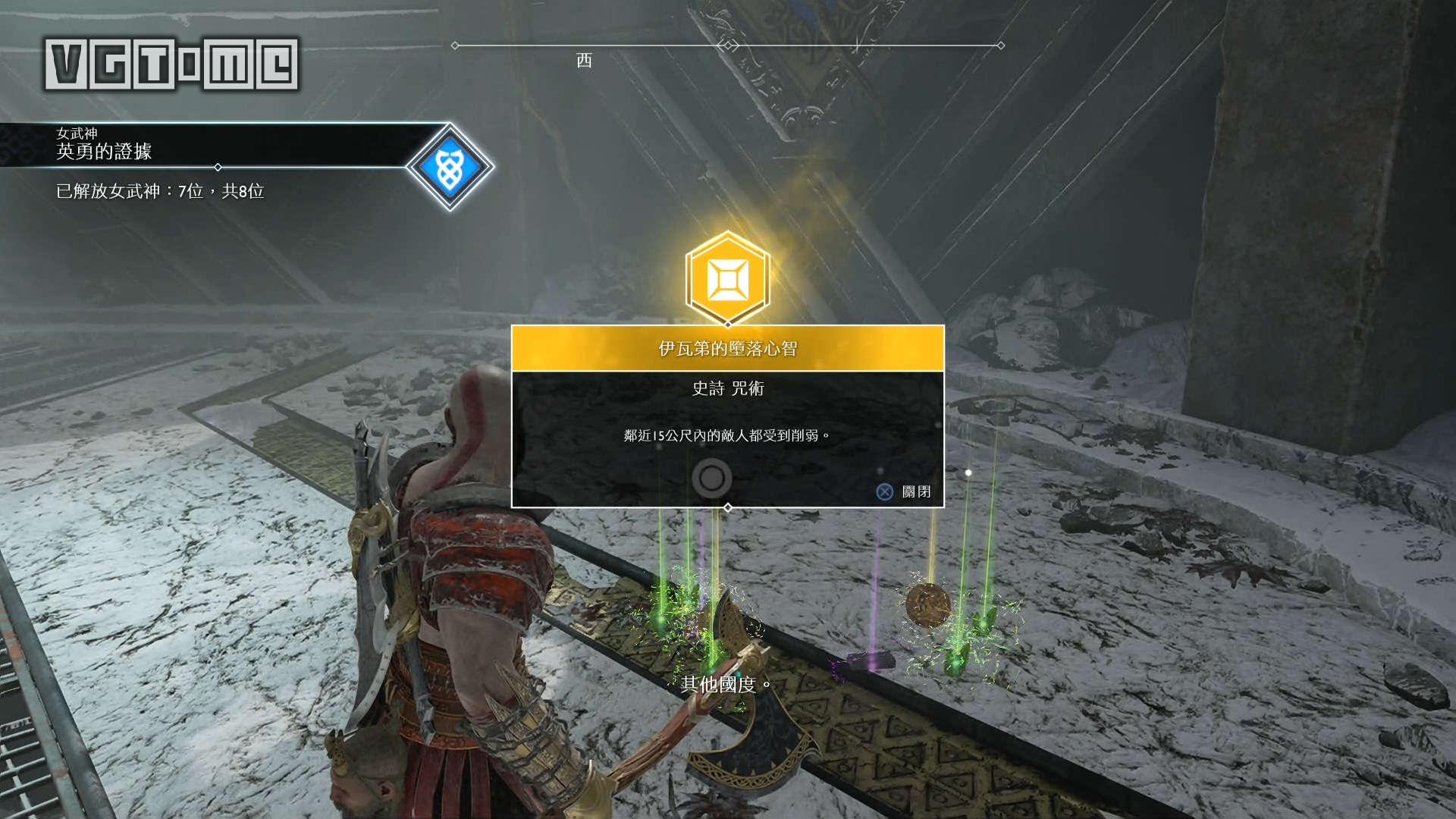Click the compass bar heading 西

(x=584, y=61)
